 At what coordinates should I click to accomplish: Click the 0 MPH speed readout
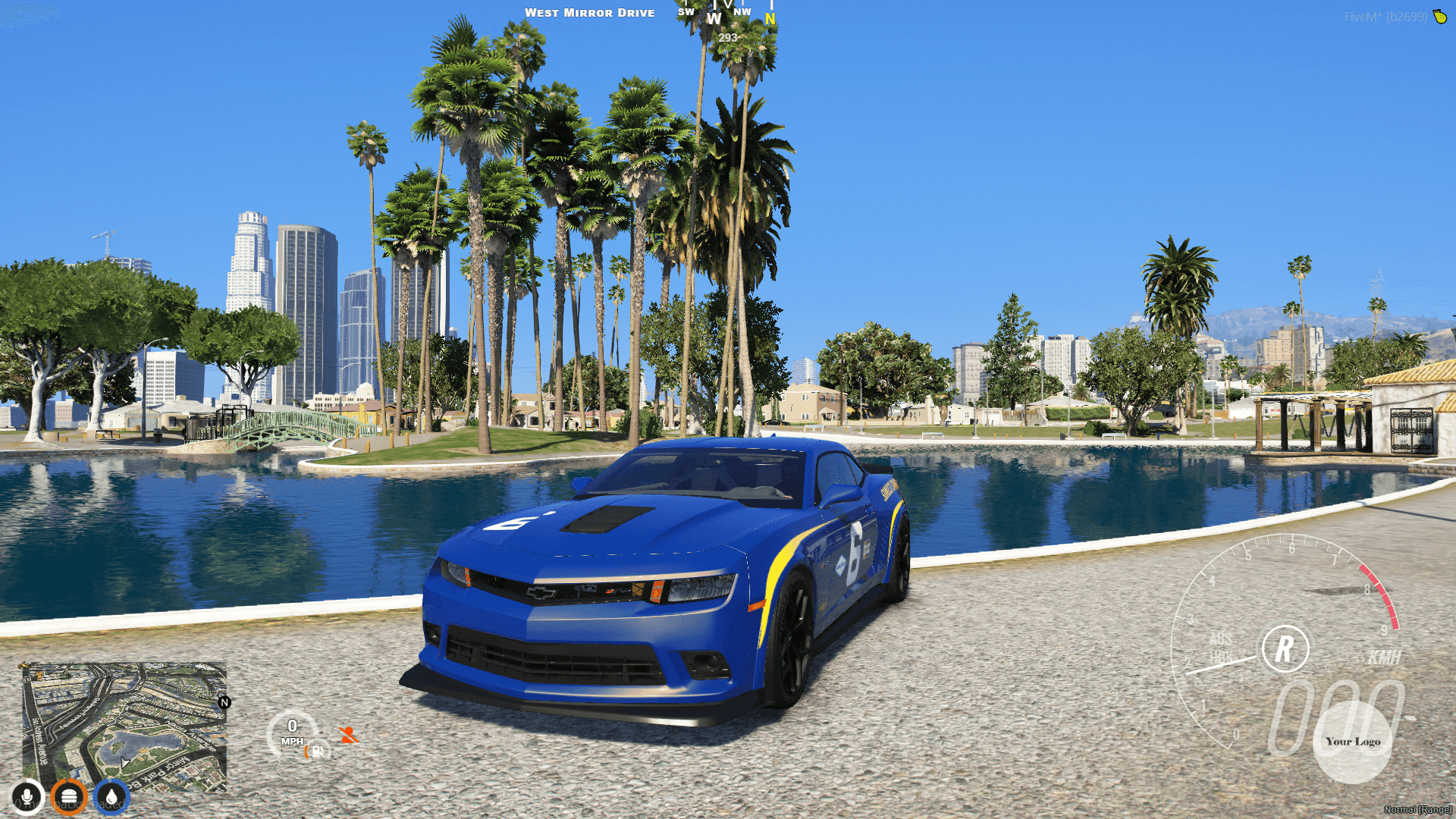click(x=293, y=733)
